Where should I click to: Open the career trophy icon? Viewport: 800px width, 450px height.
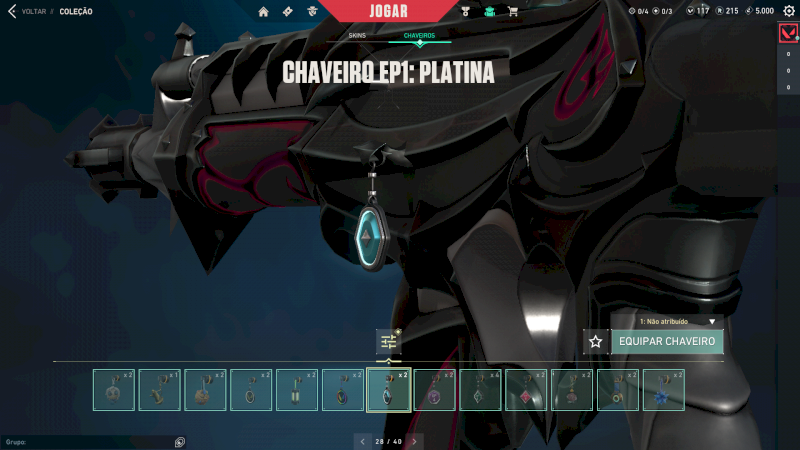(x=466, y=12)
